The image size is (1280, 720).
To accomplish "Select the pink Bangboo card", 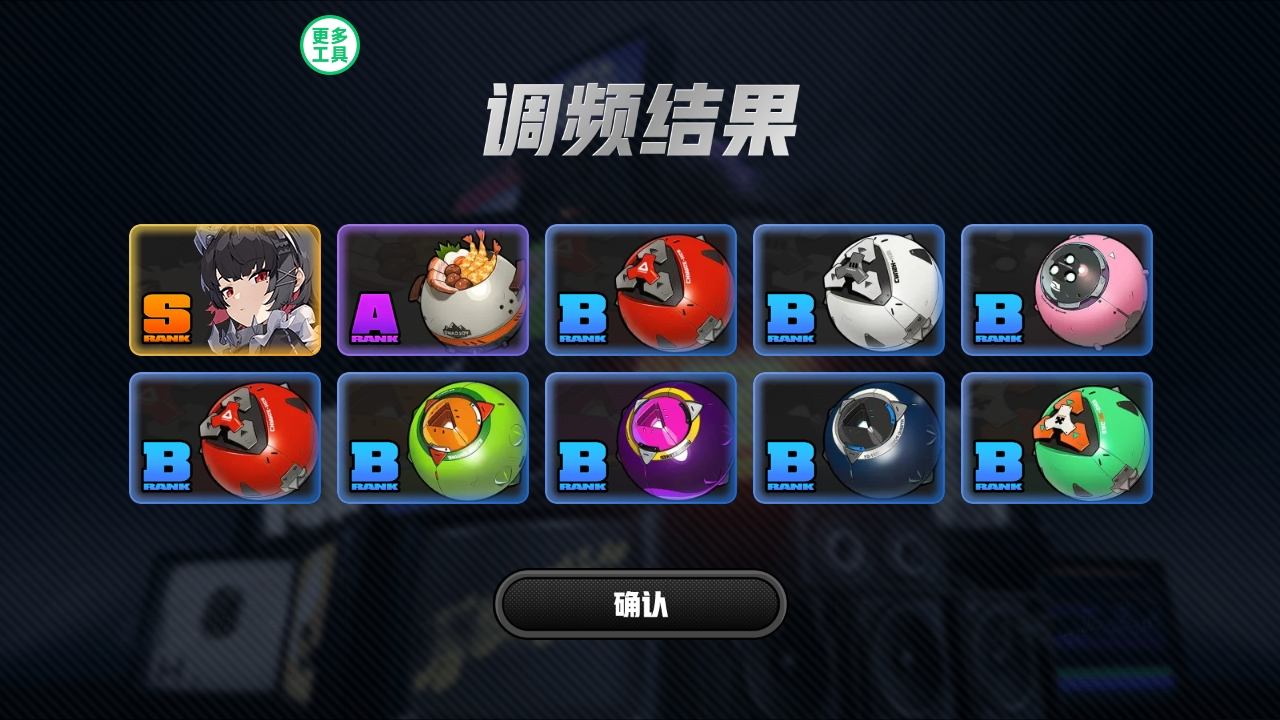I will pyautogui.click(x=1058, y=292).
